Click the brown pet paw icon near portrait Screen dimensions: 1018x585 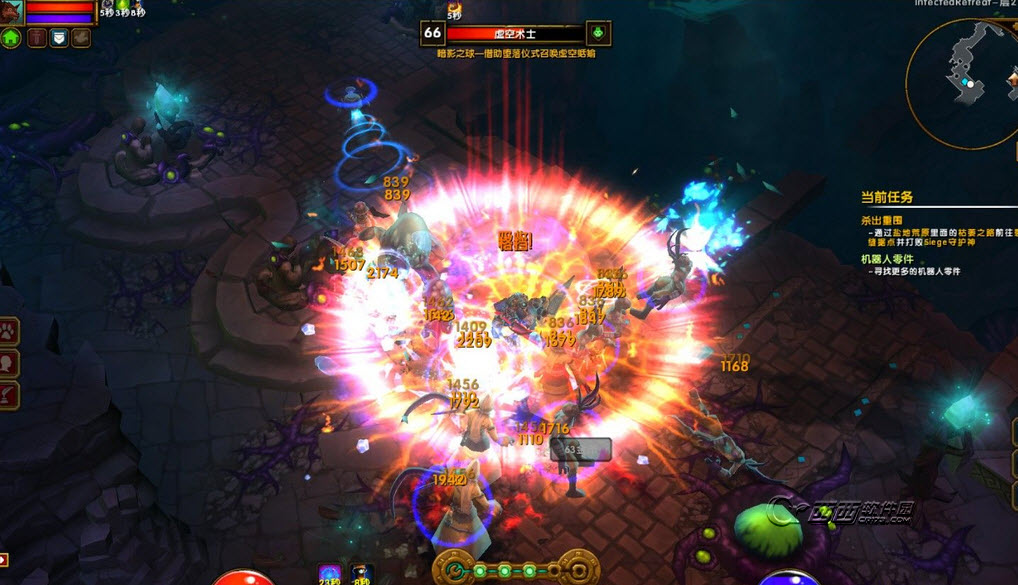click(x=82, y=38)
